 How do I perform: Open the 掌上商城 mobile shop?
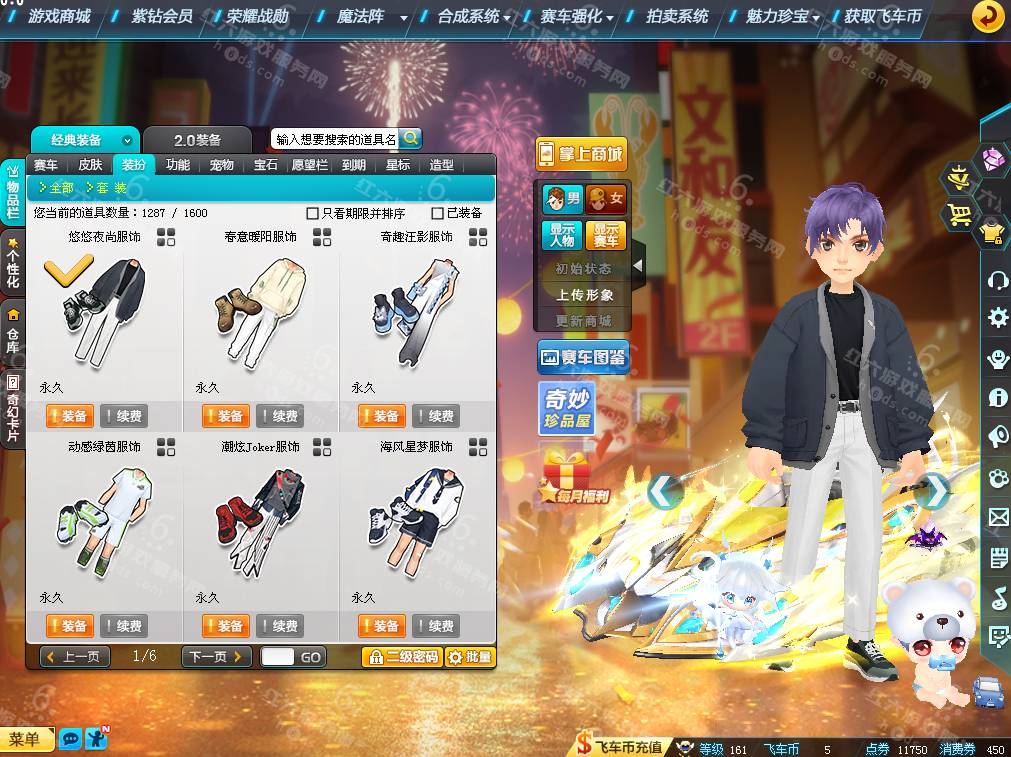[x=581, y=154]
